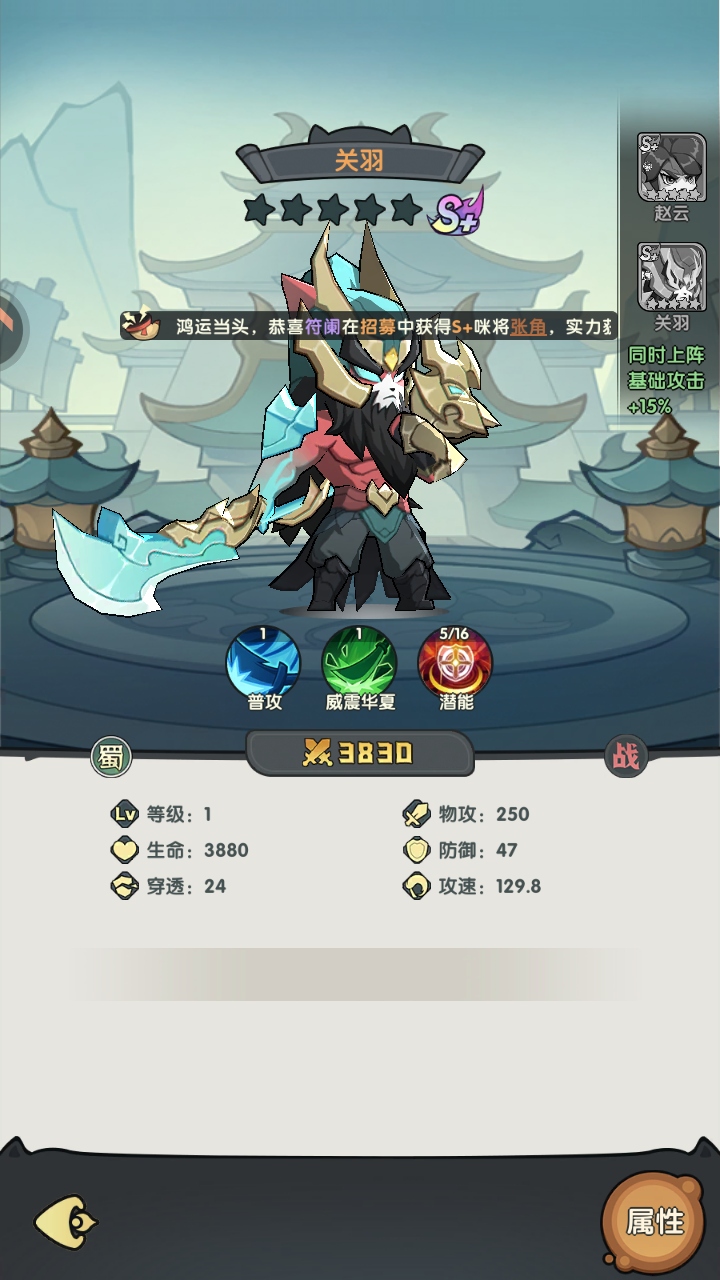Tap the S+ rarity badge

coord(457,211)
